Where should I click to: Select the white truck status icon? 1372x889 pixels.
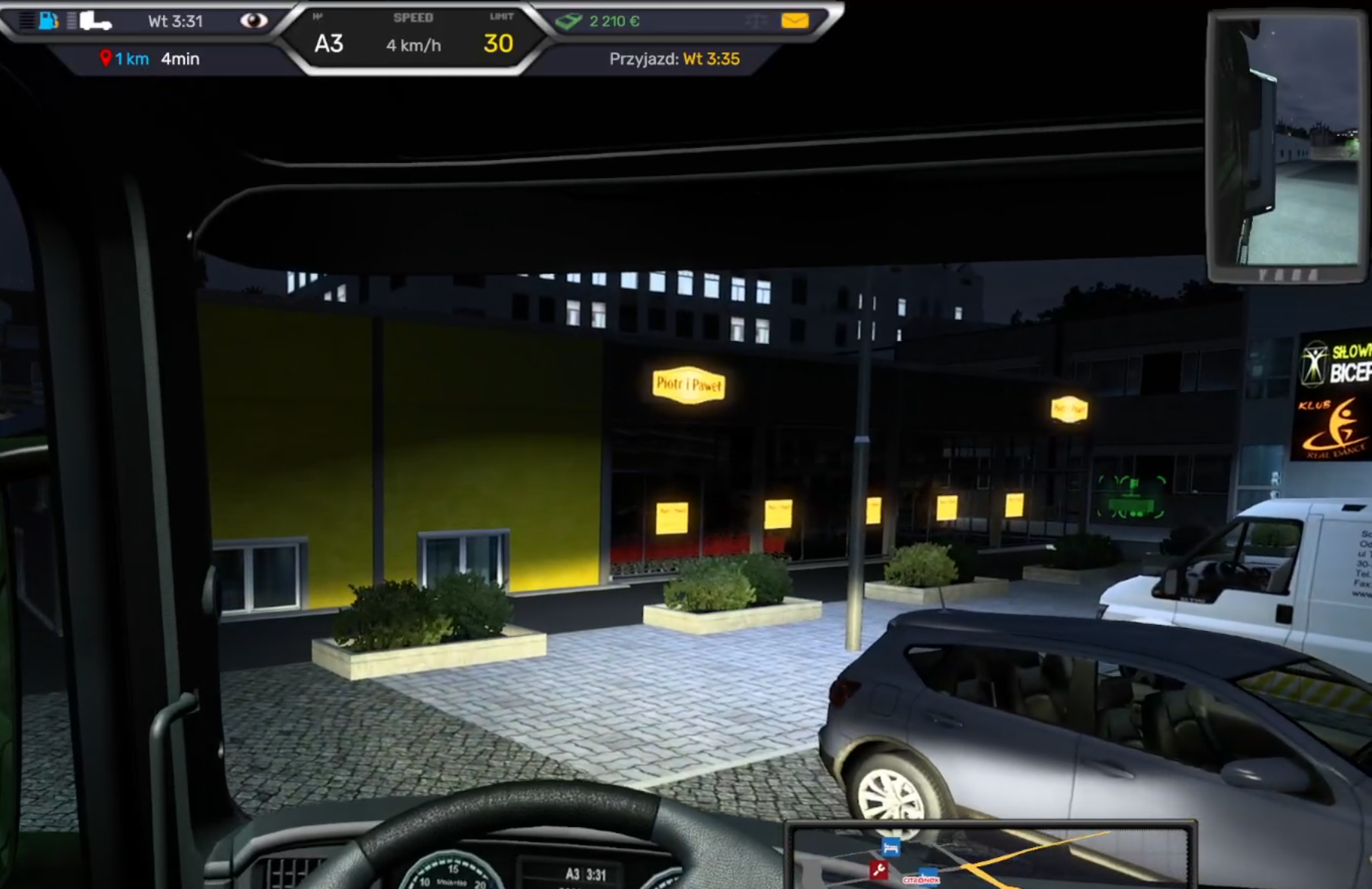(x=95, y=20)
